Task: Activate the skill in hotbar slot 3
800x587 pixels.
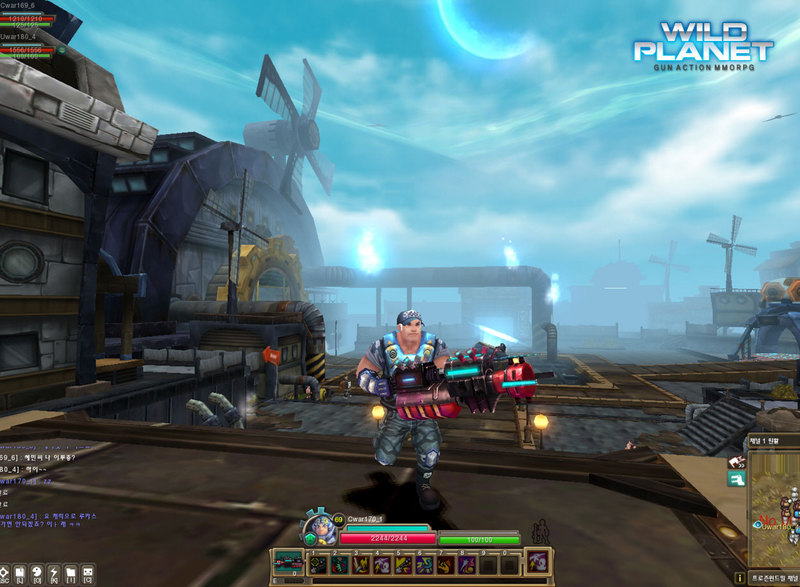Action: pyautogui.click(x=359, y=565)
